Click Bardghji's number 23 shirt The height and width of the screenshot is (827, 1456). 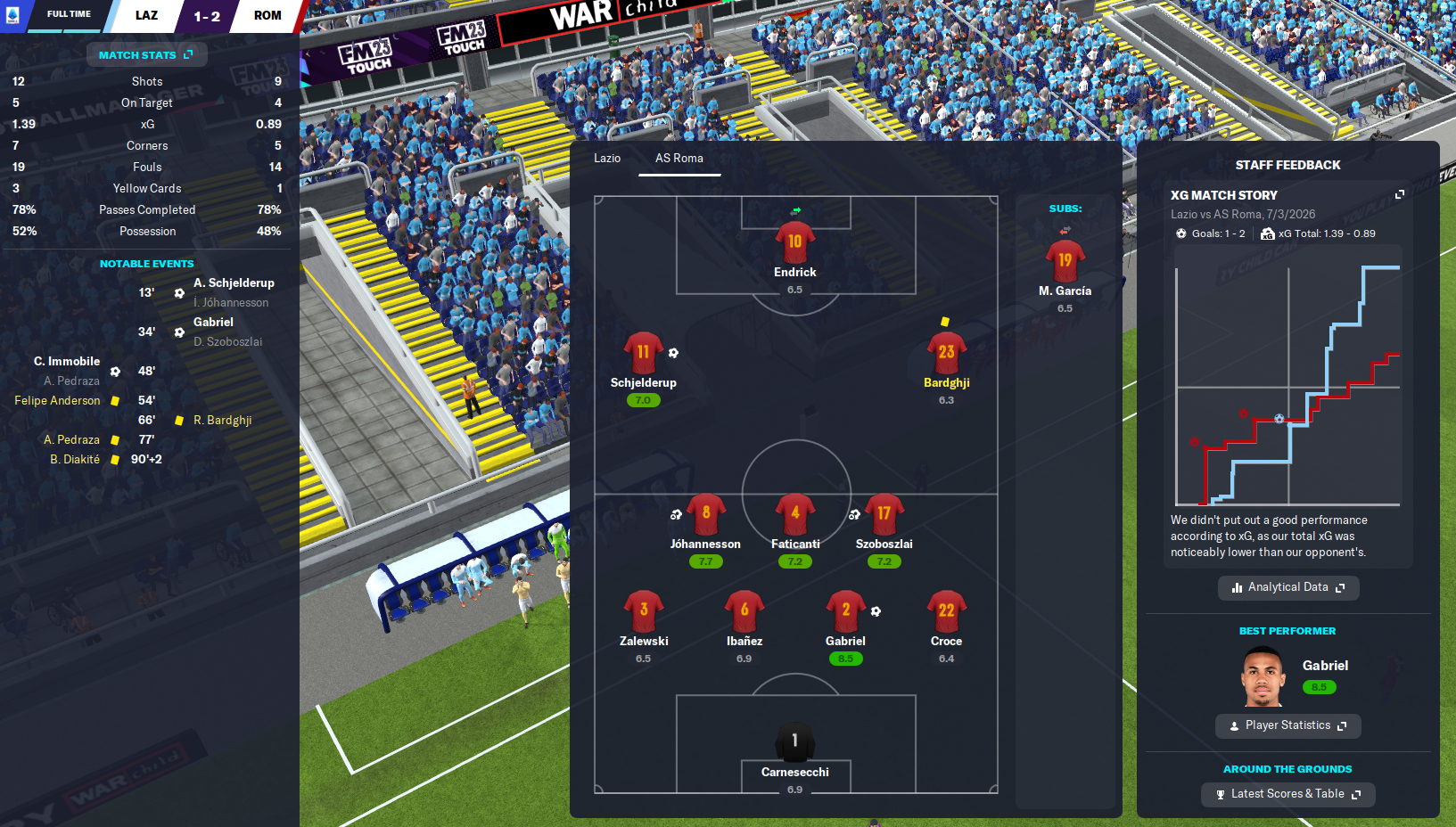(946, 353)
